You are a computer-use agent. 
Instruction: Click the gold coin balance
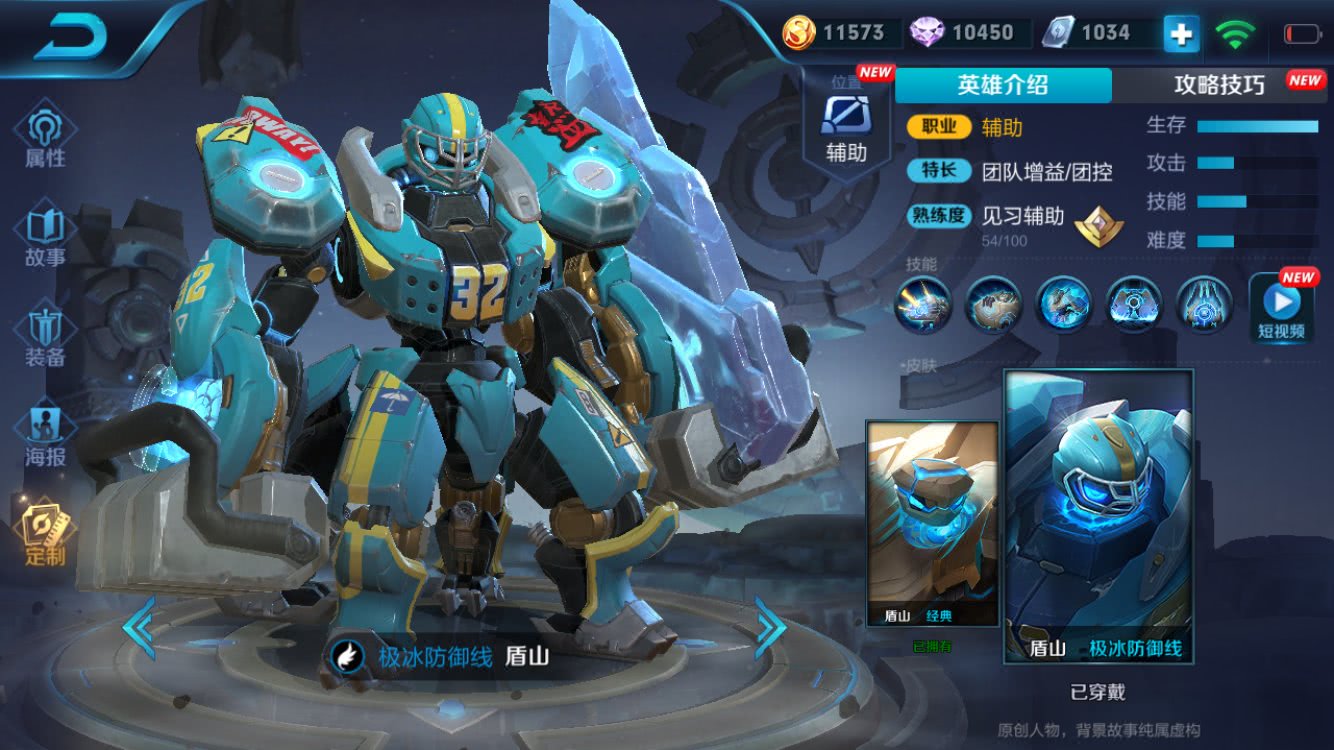[835, 33]
